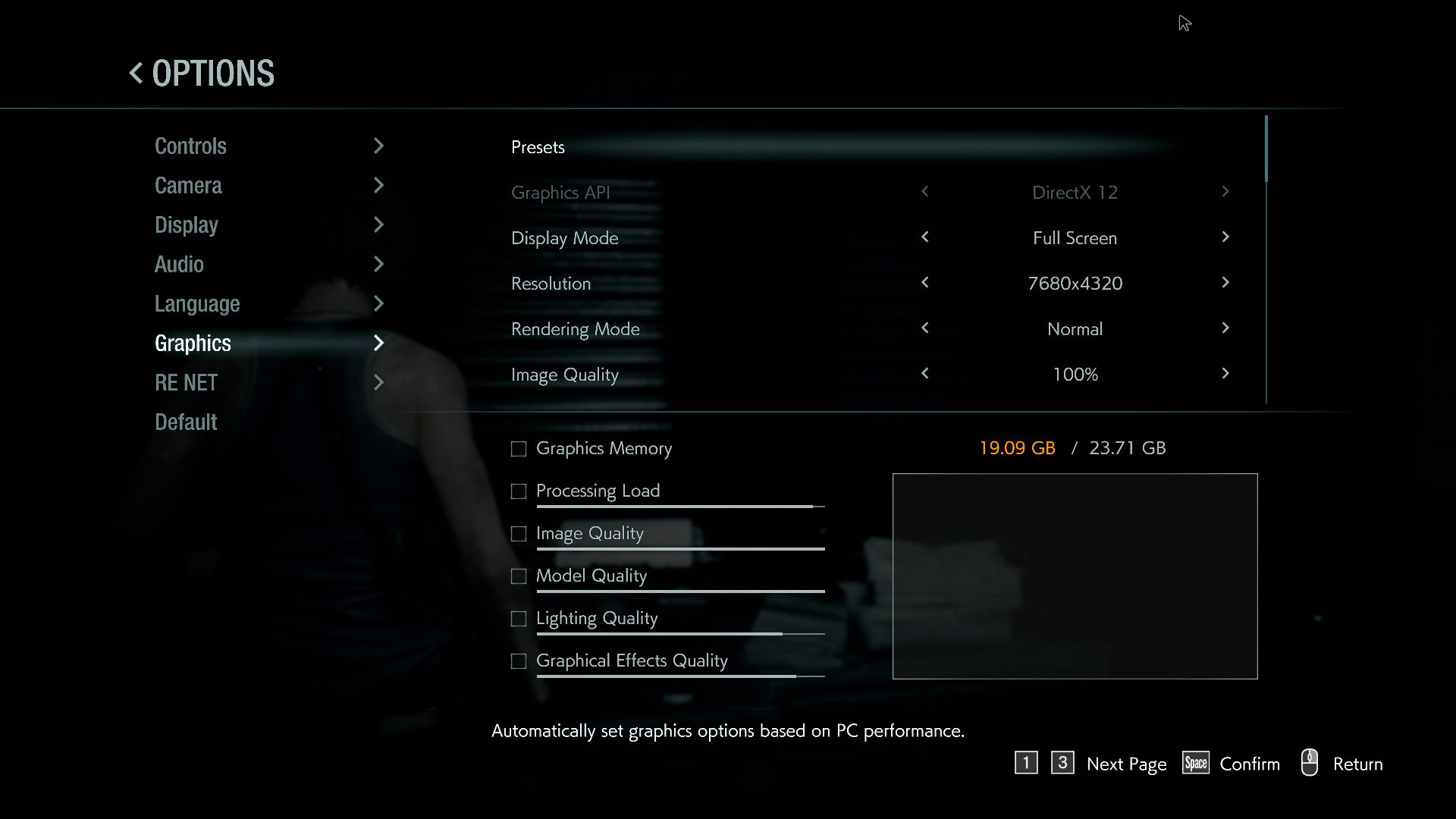
Task: Increase Image Quality past 100%
Action: (x=1225, y=374)
